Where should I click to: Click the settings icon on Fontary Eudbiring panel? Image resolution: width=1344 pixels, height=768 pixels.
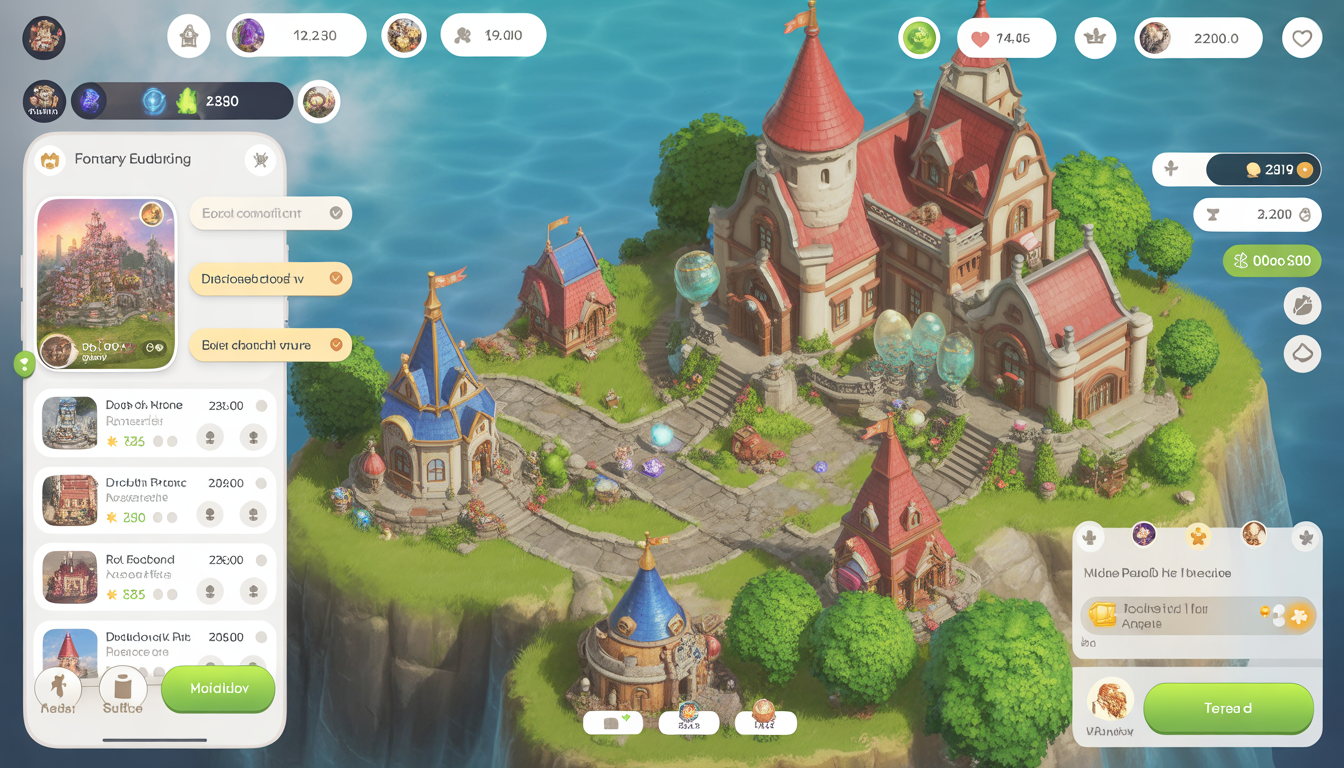[260, 159]
